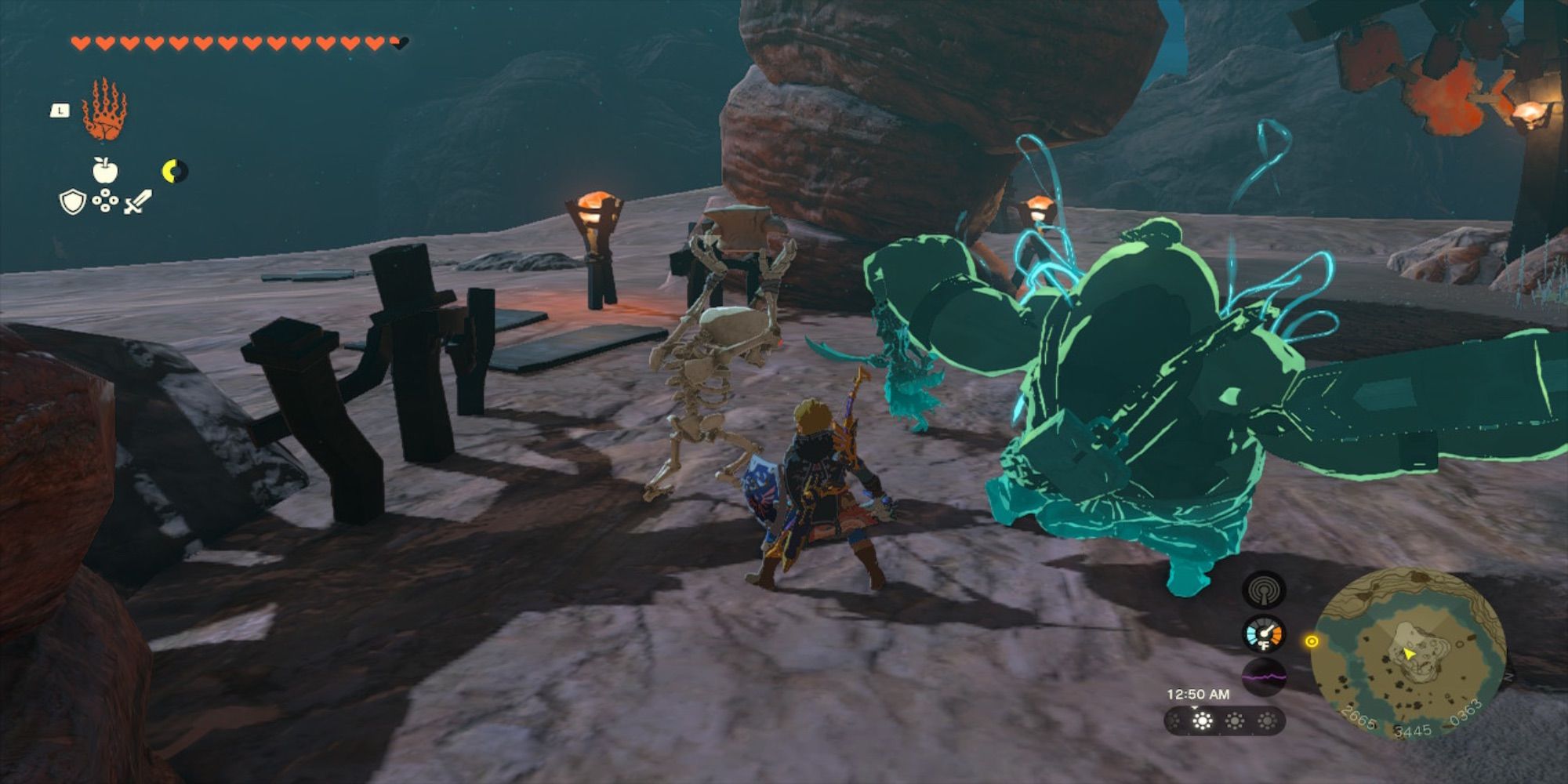Image resolution: width=1568 pixels, height=784 pixels.
Task: Open the yellow marker beside the minimap
Action: click(x=1312, y=641)
